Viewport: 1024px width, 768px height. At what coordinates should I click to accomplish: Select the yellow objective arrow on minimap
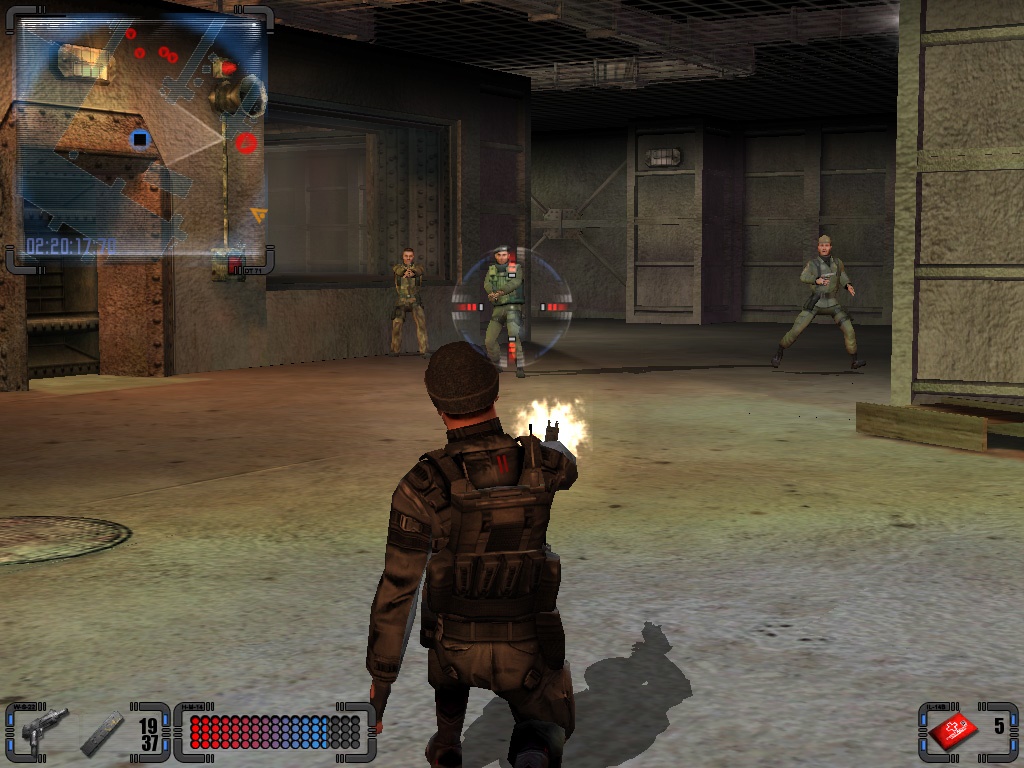pyautogui.click(x=259, y=213)
